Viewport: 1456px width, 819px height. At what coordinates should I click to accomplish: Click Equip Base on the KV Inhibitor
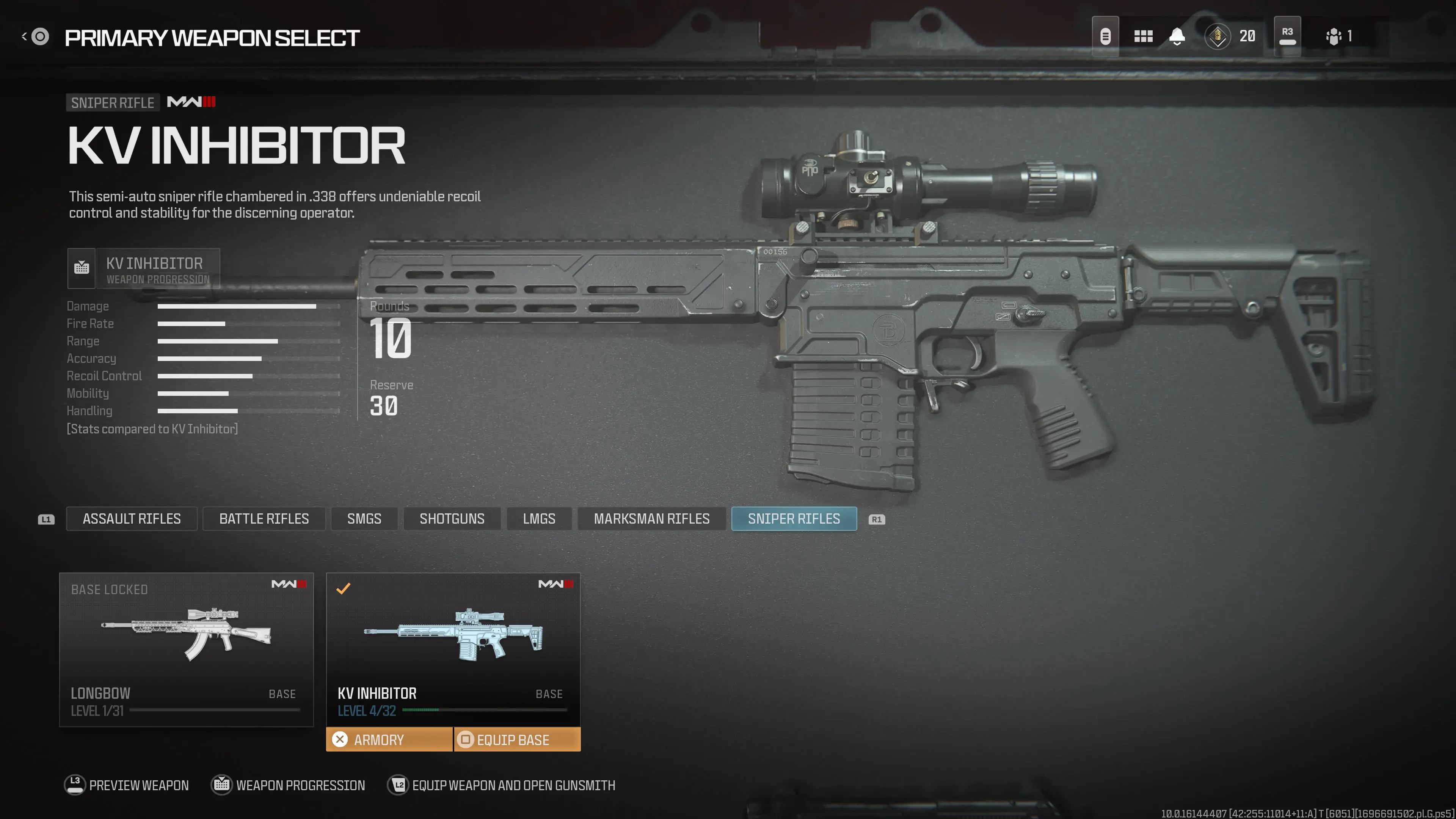pos(516,739)
